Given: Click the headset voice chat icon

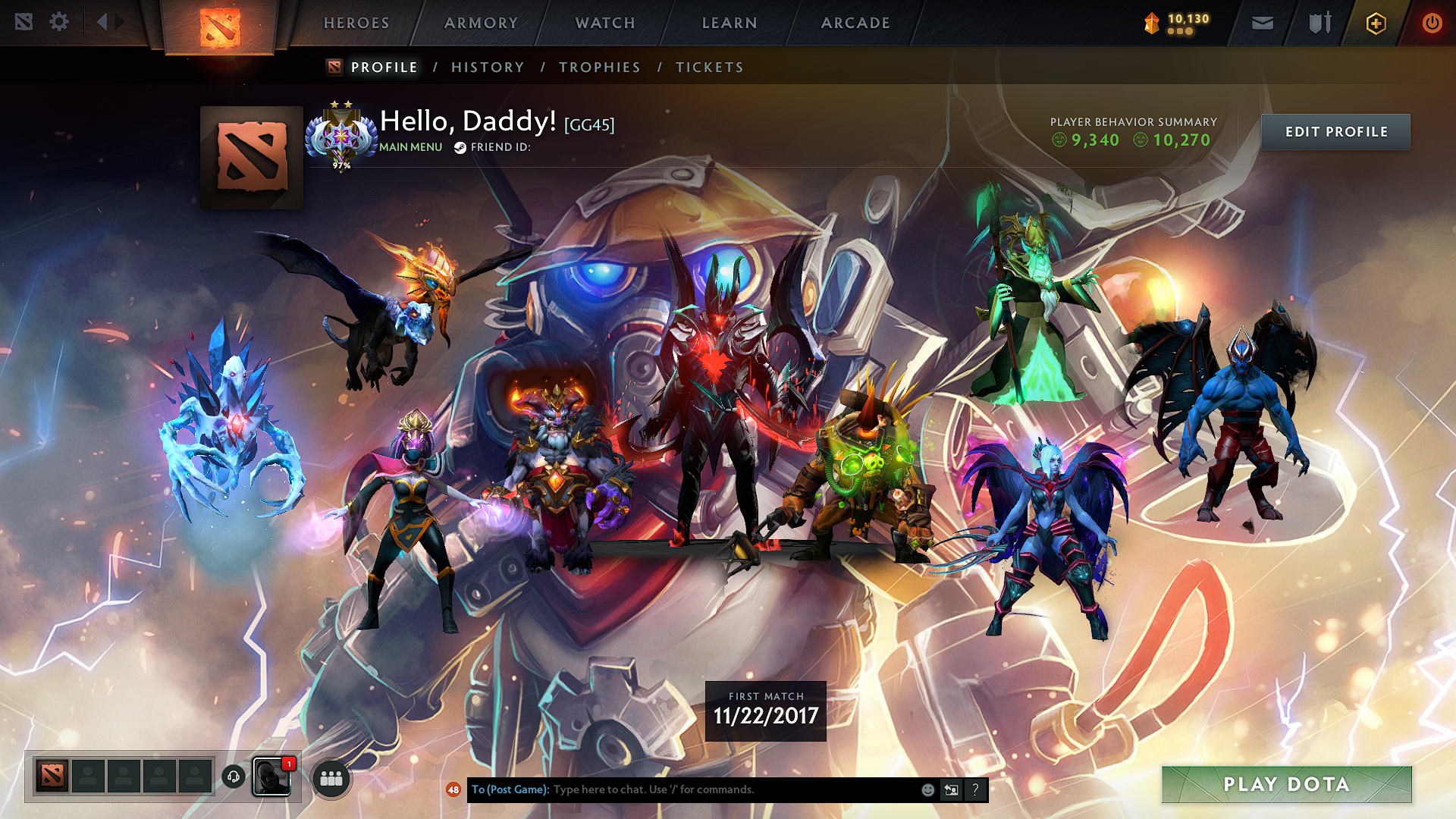Looking at the screenshot, I should [x=234, y=776].
